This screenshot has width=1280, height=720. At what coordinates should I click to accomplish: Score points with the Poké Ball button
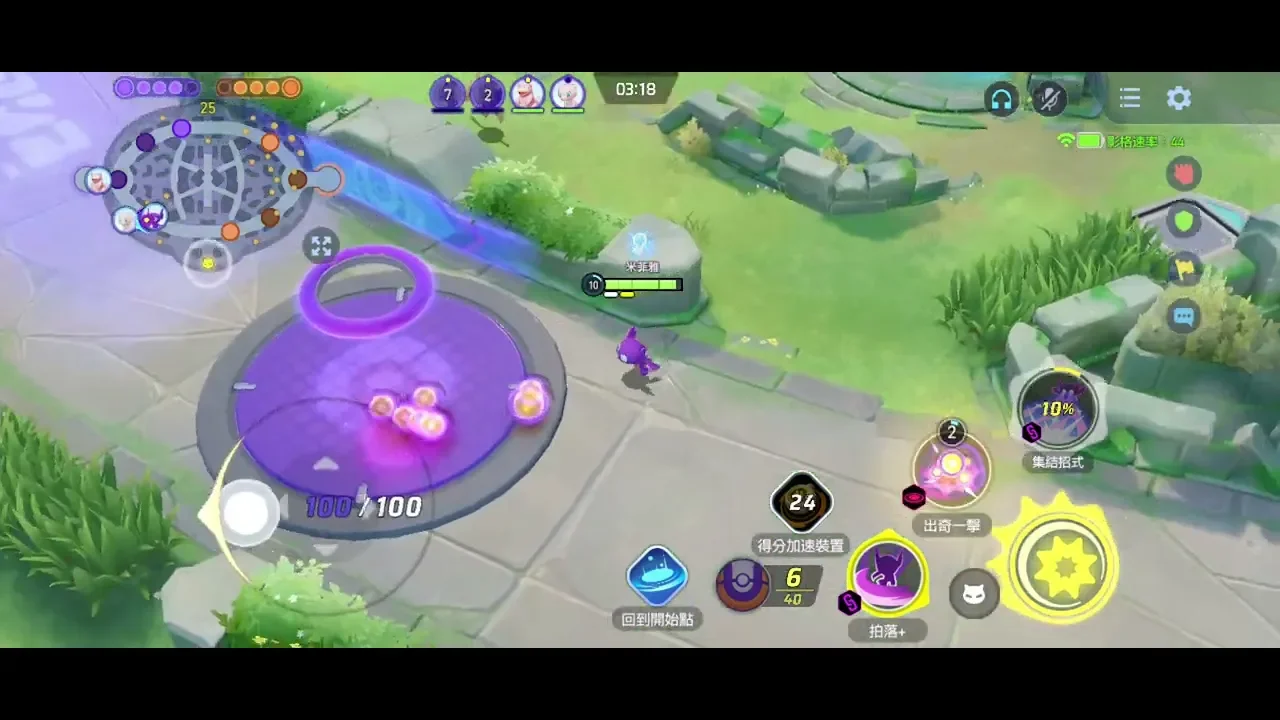tap(744, 584)
